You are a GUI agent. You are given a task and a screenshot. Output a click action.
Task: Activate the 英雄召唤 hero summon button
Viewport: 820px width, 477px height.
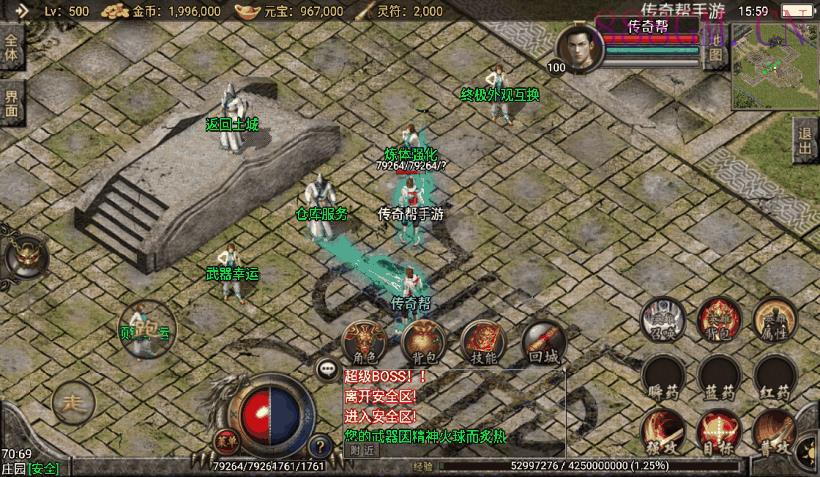(661, 319)
